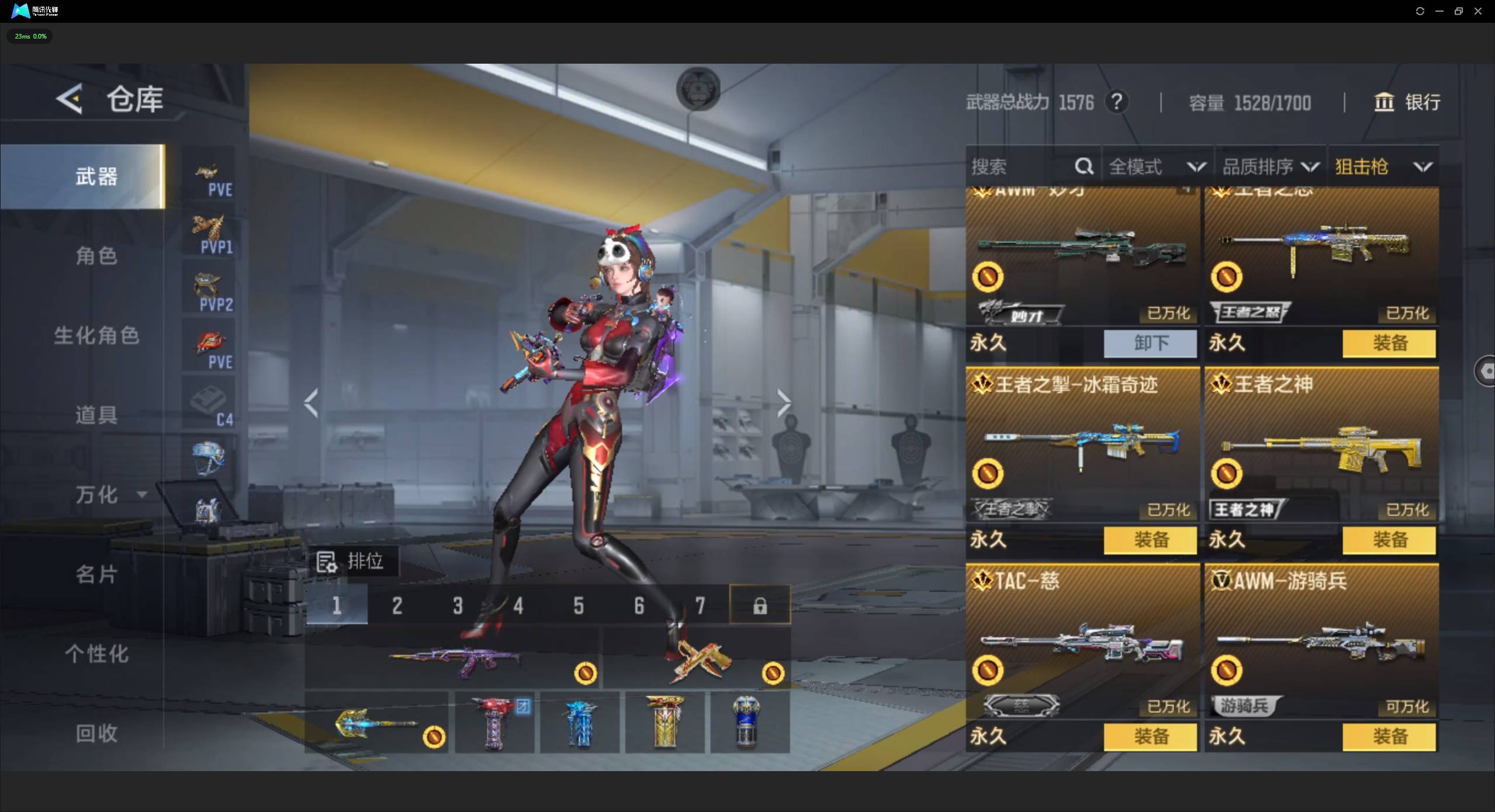Select the 道具 items tab

pyautogui.click(x=96, y=415)
